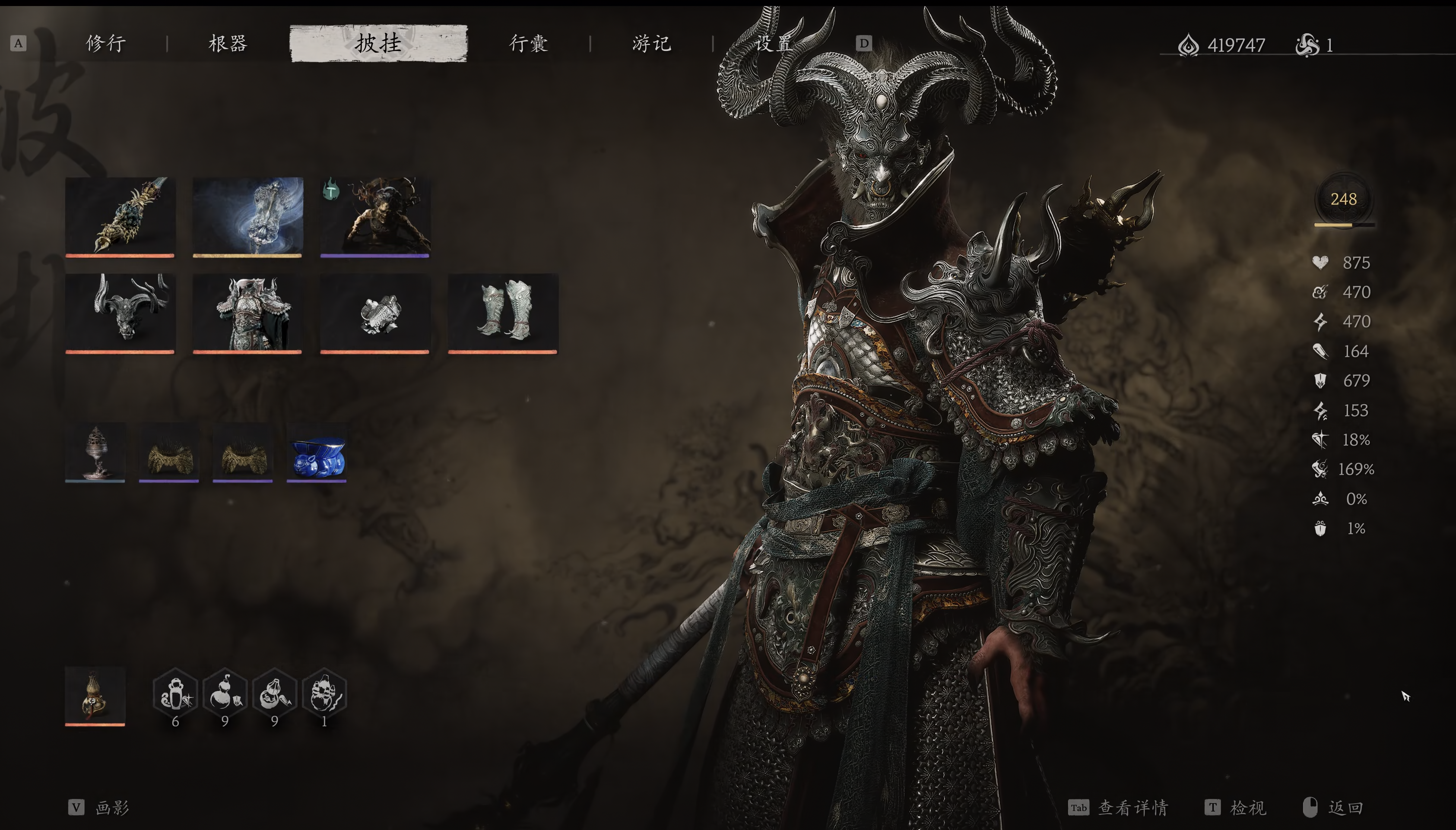This screenshot has height=830, width=1456.
Task: Select the equipped golden staff weapon slot
Action: coord(120,216)
